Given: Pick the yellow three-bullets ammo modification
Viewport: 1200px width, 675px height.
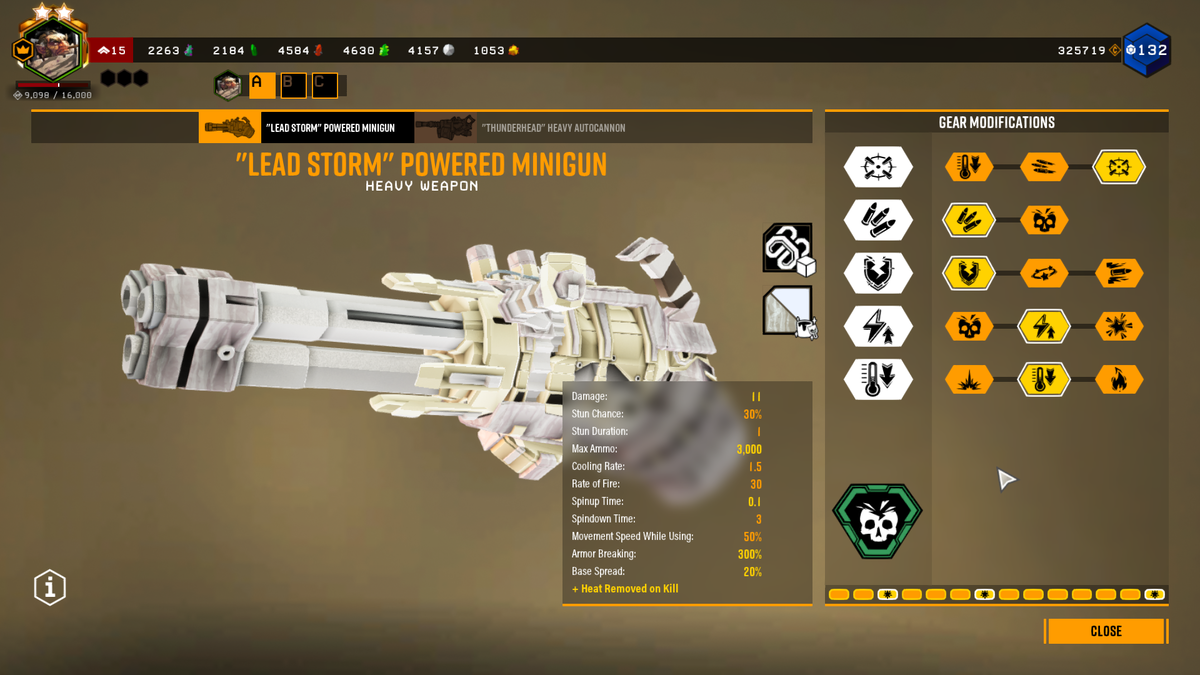Looking at the screenshot, I should pyautogui.click(x=969, y=220).
